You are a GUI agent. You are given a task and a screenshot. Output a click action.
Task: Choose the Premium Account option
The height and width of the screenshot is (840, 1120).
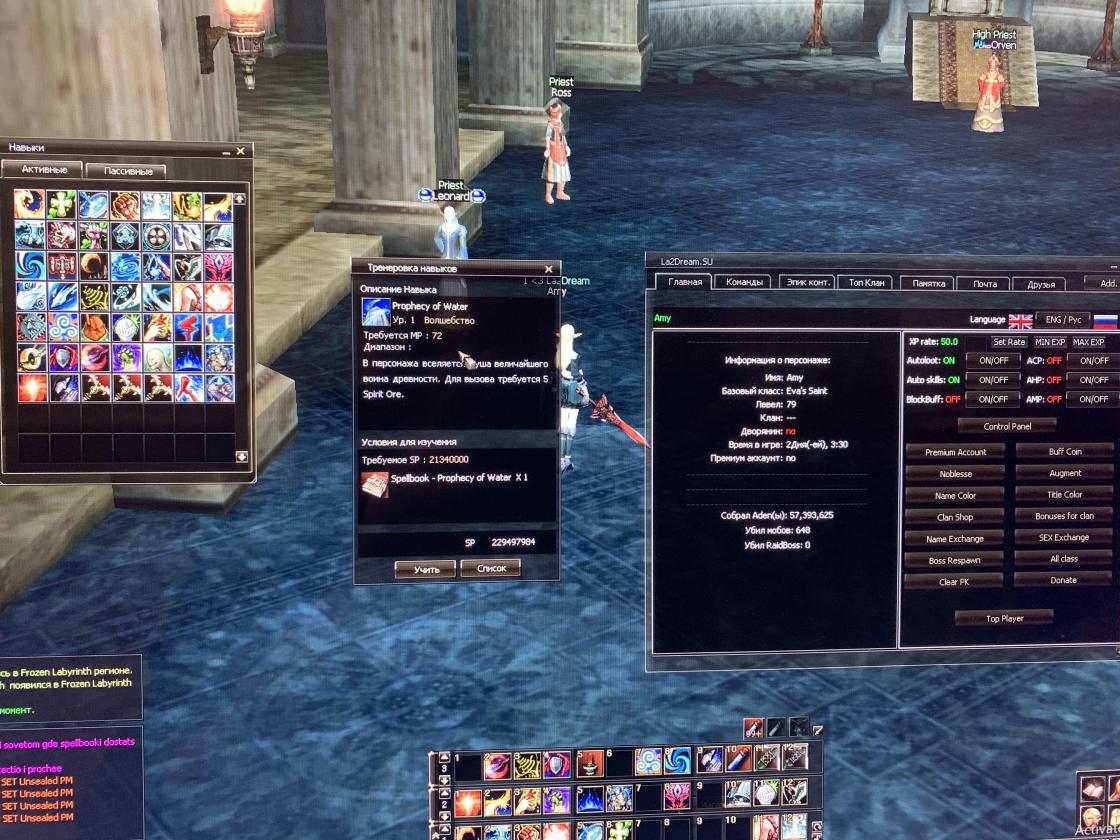(955, 452)
